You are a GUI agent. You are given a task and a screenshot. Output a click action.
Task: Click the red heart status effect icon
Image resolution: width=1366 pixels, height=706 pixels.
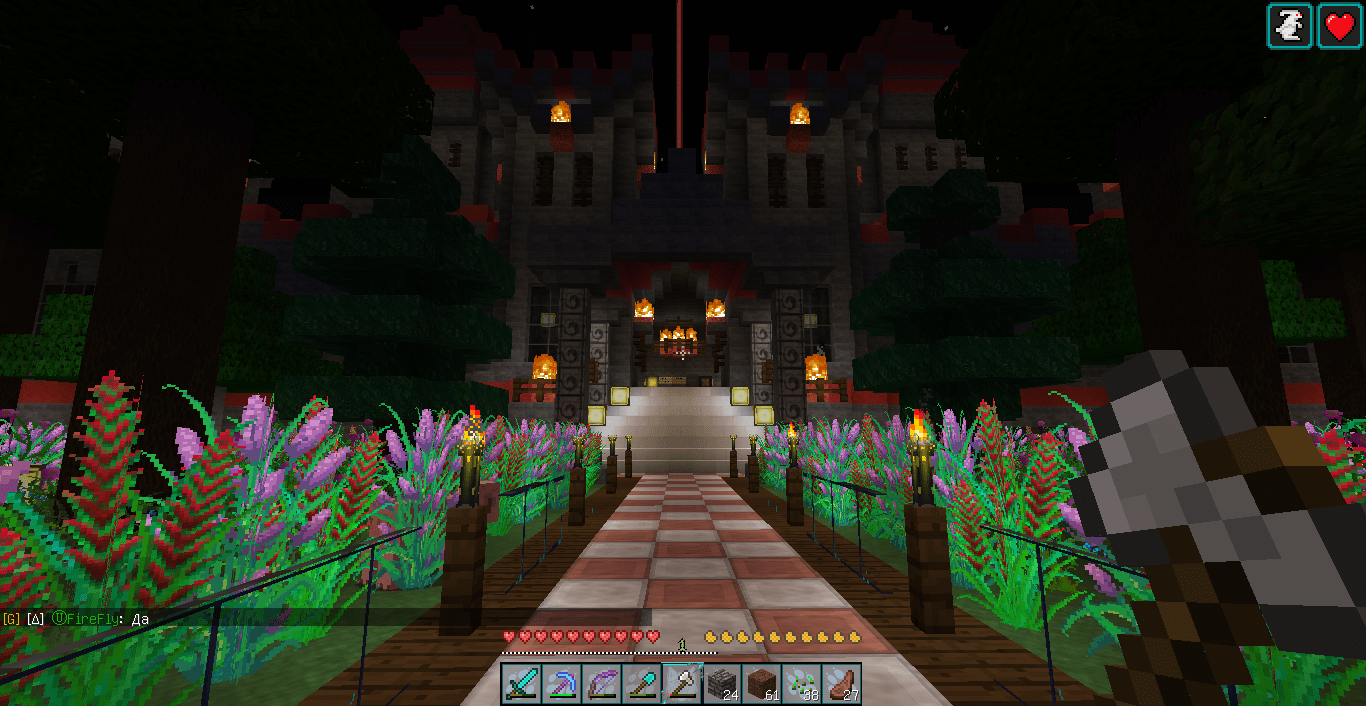(x=1339, y=26)
